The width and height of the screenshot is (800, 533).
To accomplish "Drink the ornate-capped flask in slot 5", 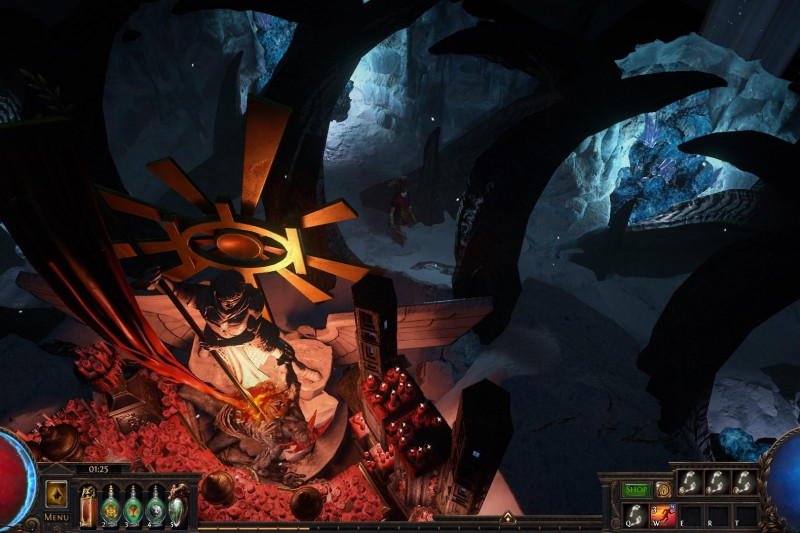I will (177, 504).
